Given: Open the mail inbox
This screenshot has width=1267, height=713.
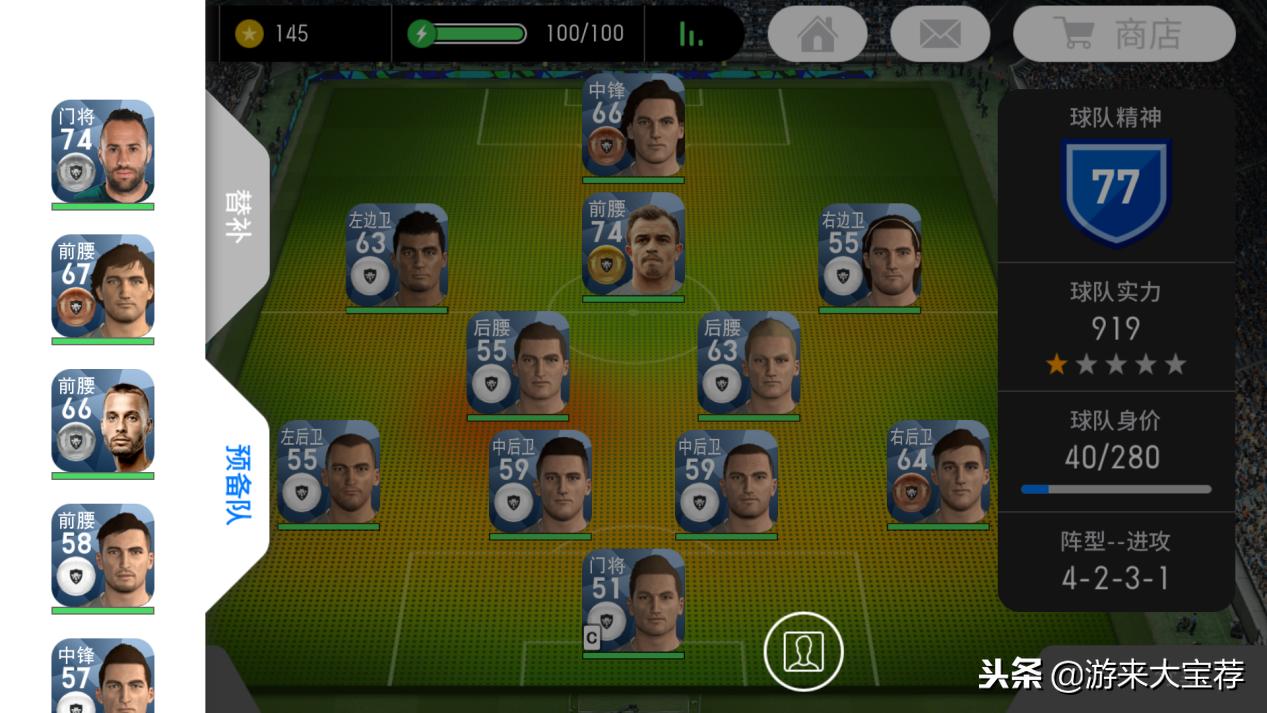Looking at the screenshot, I should click(939, 34).
